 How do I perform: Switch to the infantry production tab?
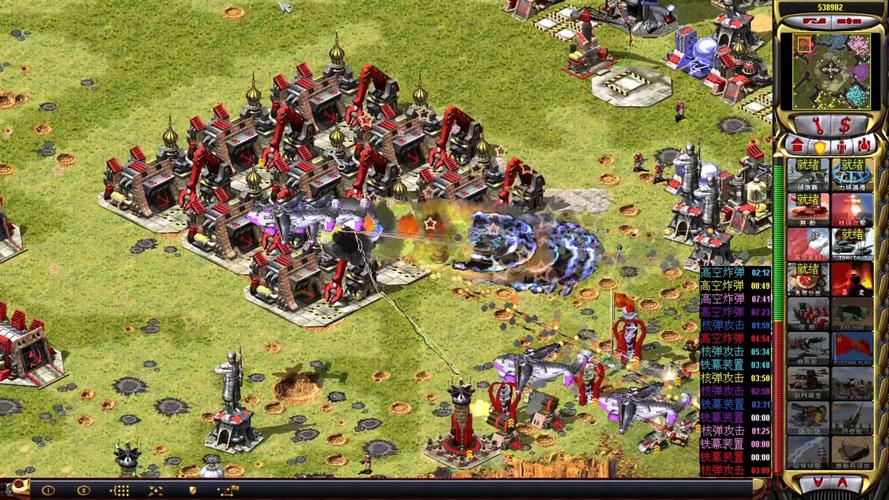842,145
